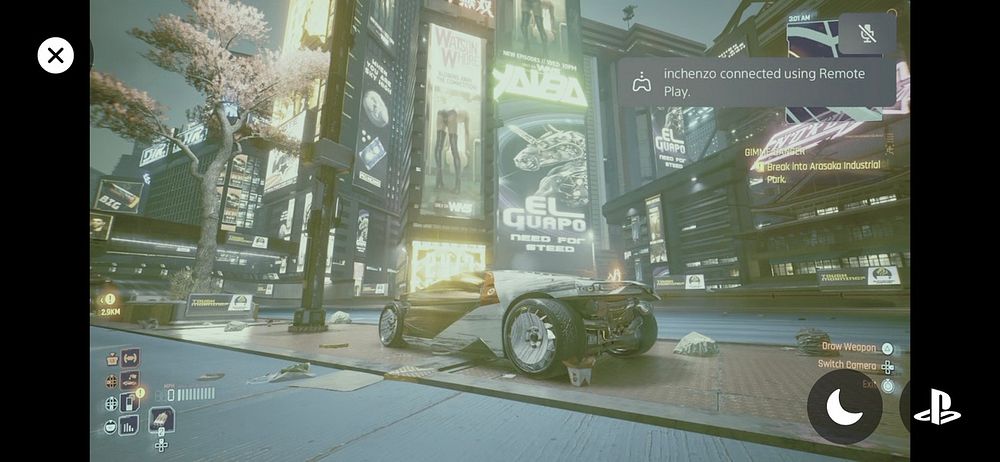Viewport: 1000px width, 462px height.
Task: Select the phone icon with alert badge
Action: [x=129, y=402]
